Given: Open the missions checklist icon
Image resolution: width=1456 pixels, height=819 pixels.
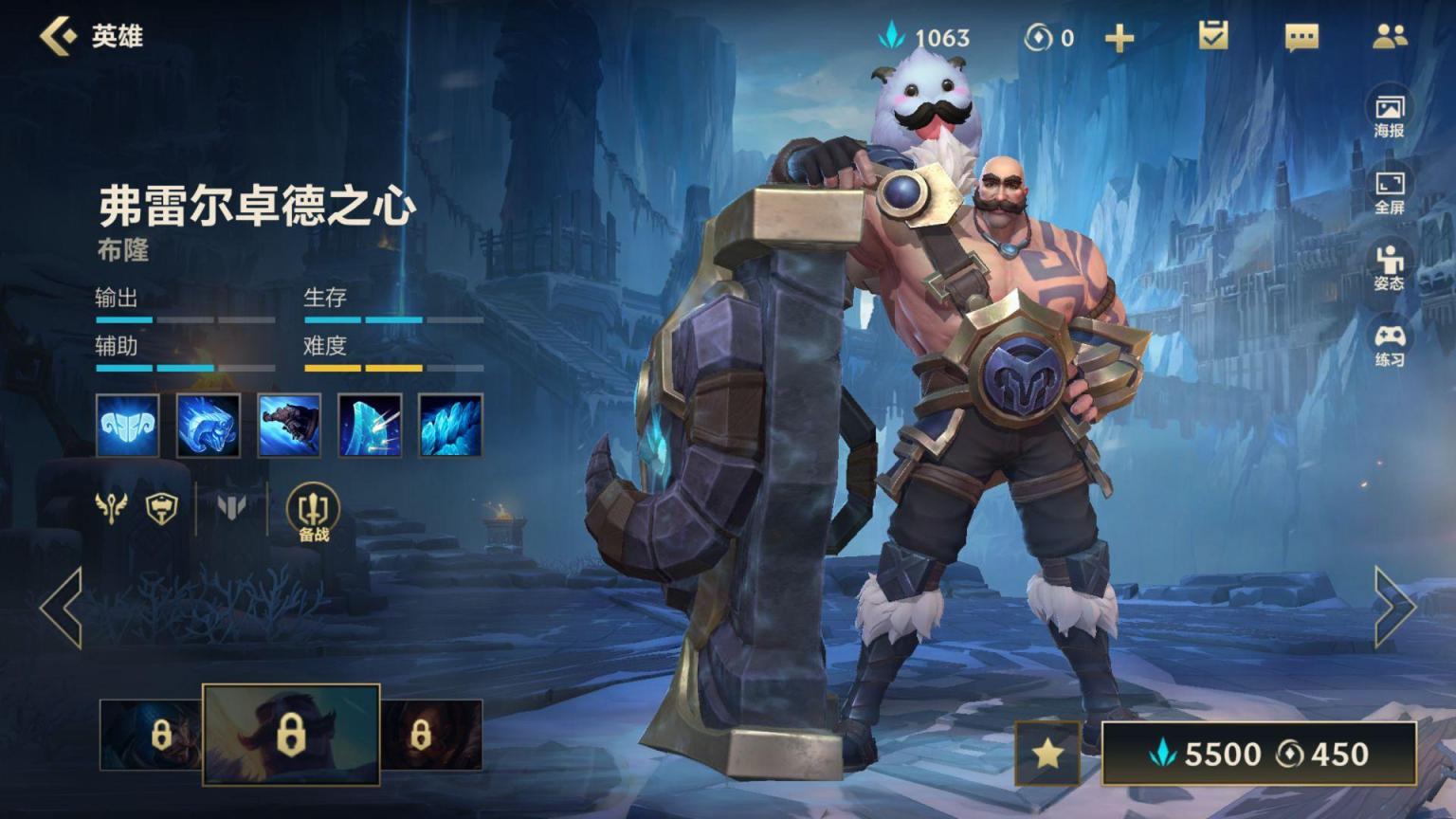Looking at the screenshot, I should pos(1212,36).
